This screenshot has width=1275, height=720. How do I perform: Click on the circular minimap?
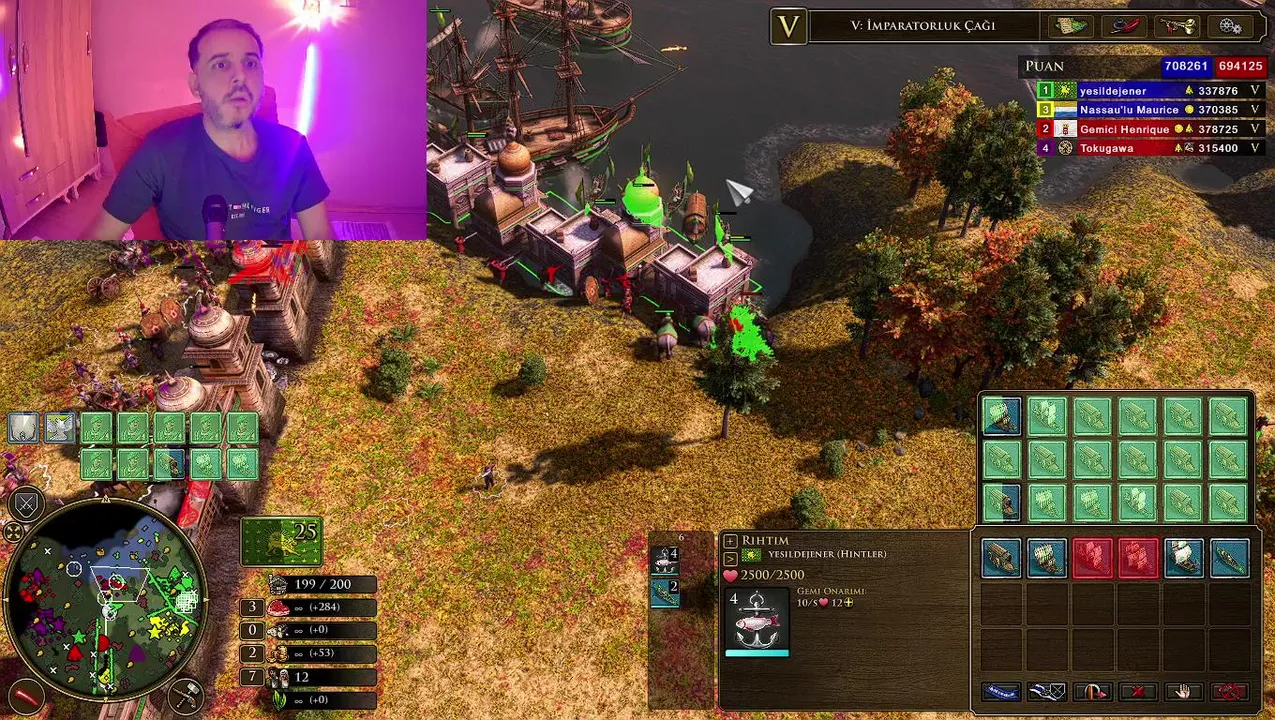107,601
